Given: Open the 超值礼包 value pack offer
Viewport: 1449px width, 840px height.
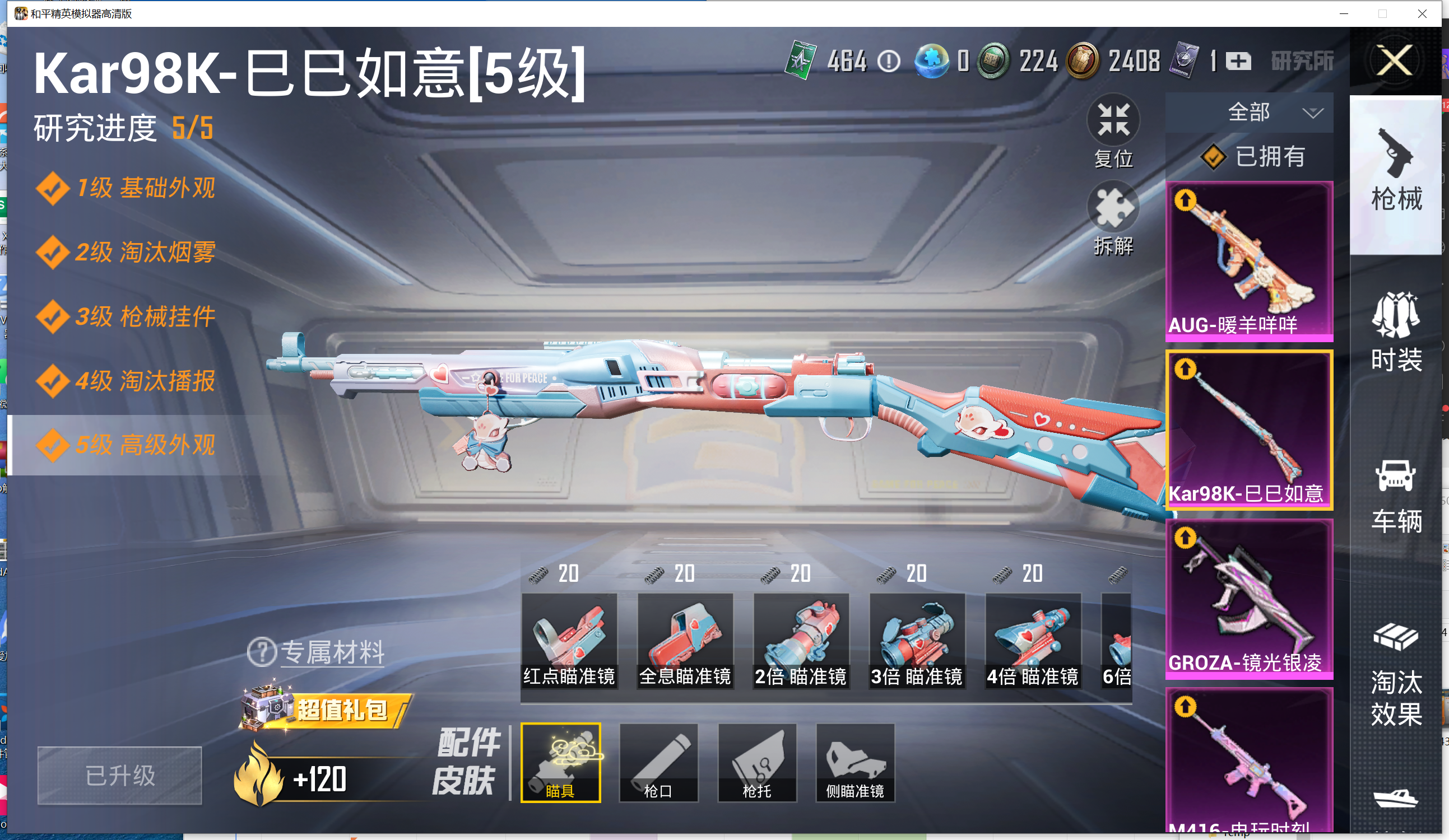Looking at the screenshot, I should (x=326, y=708).
